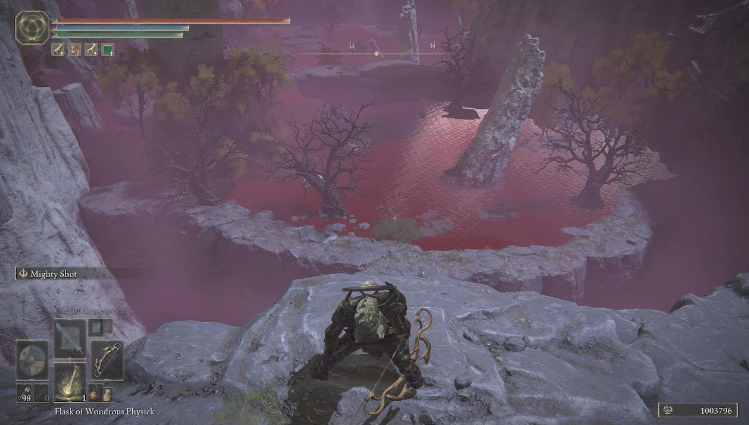
Task: Click the green square buff icon
Action: (107, 48)
